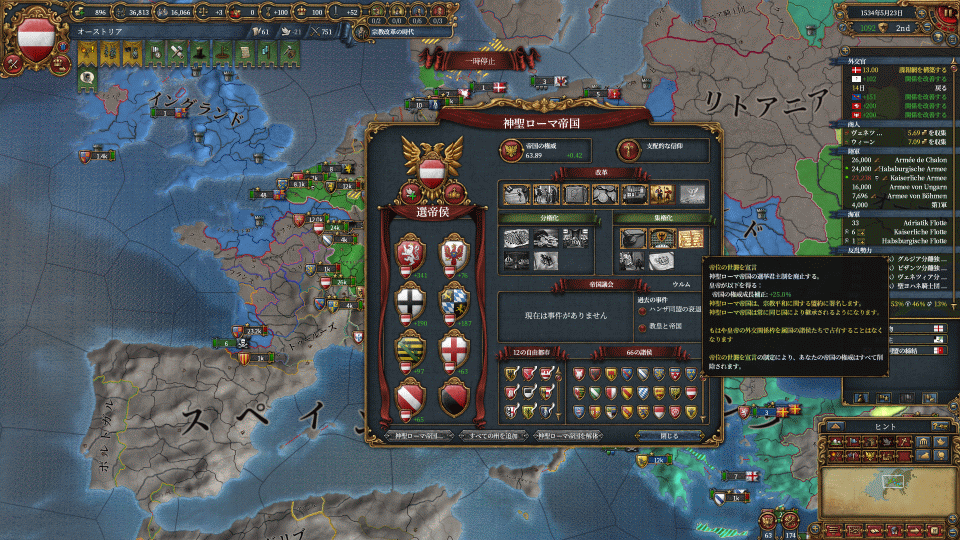Screen dimensions: 960x540
Task: Open the Age of Reformation banner
Action: (395, 32)
